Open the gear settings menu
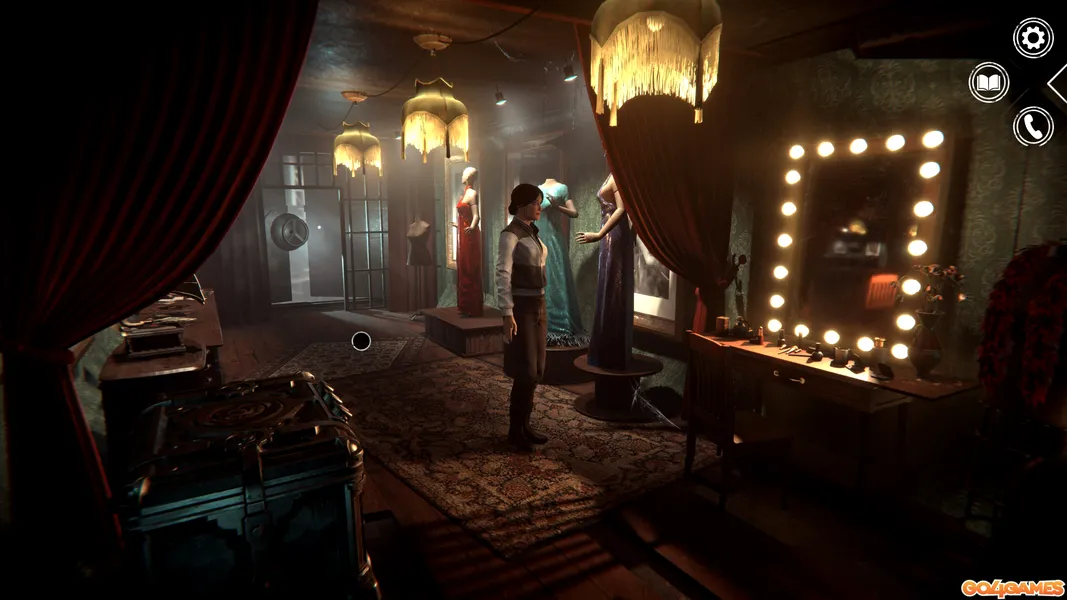1067x600 pixels. tap(1033, 38)
